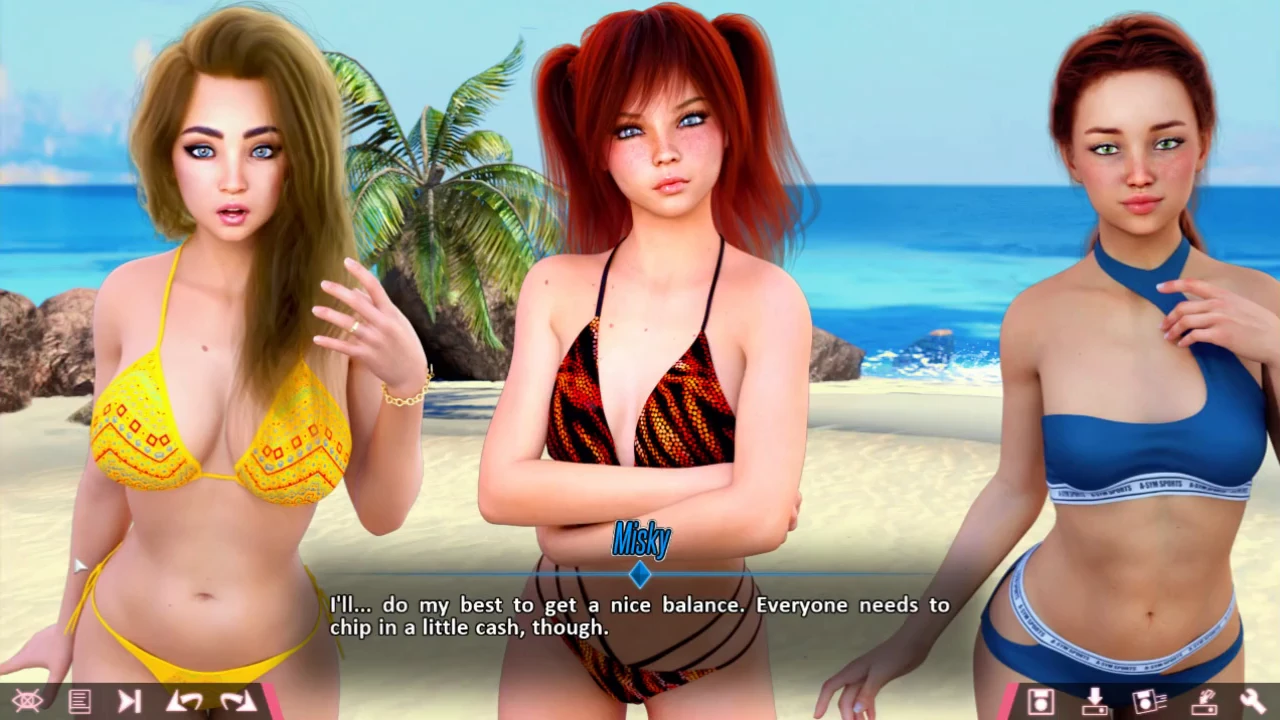Activate the skip-forward button
This screenshot has width=1280, height=720.
point(130,701)
